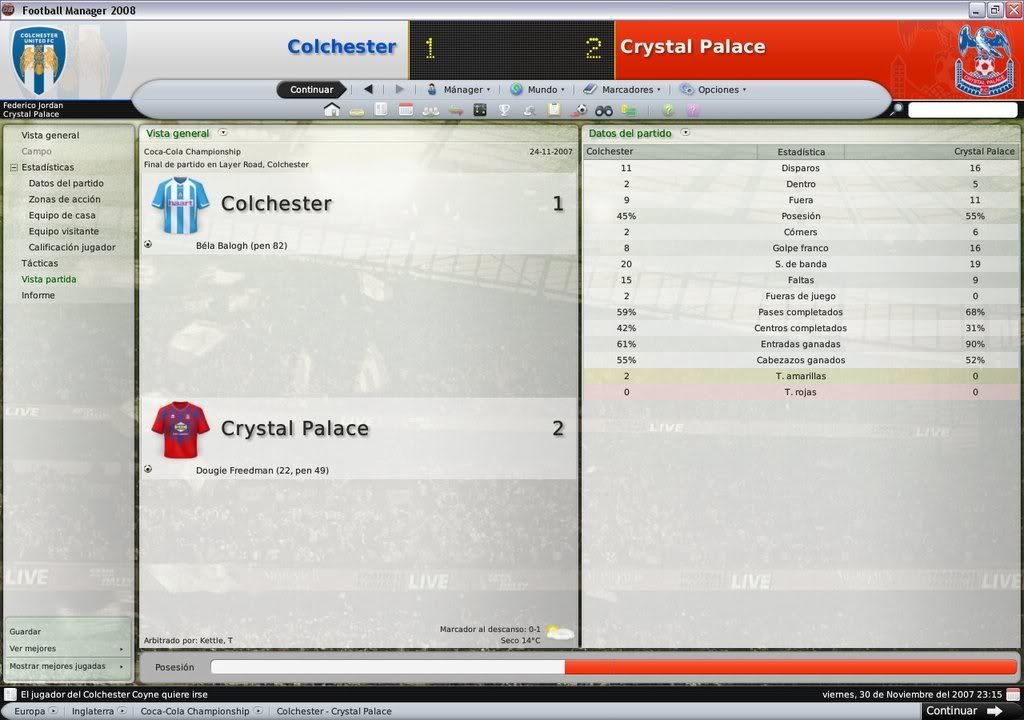Click the search field in the toolbar
The image size is (1024, 720).
coord(962,110)
